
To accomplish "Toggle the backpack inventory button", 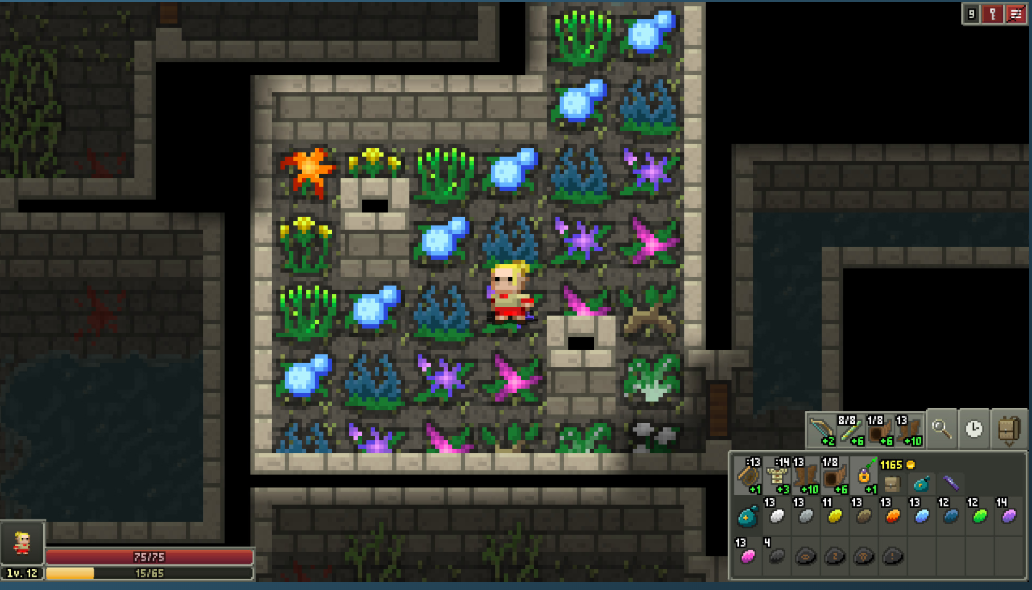I will point(1009,429).
